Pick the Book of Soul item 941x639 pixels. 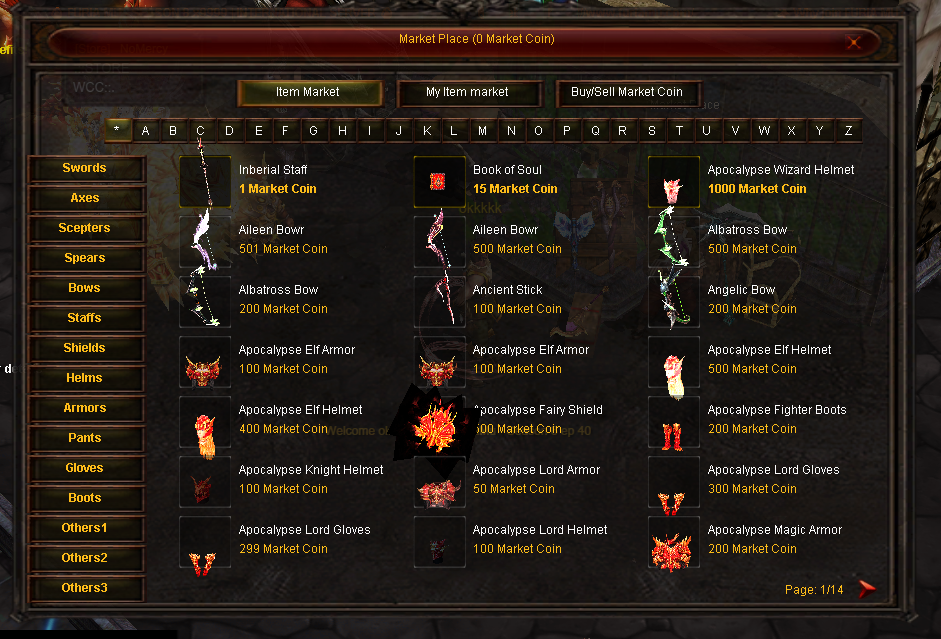click(x=507, y=170)
